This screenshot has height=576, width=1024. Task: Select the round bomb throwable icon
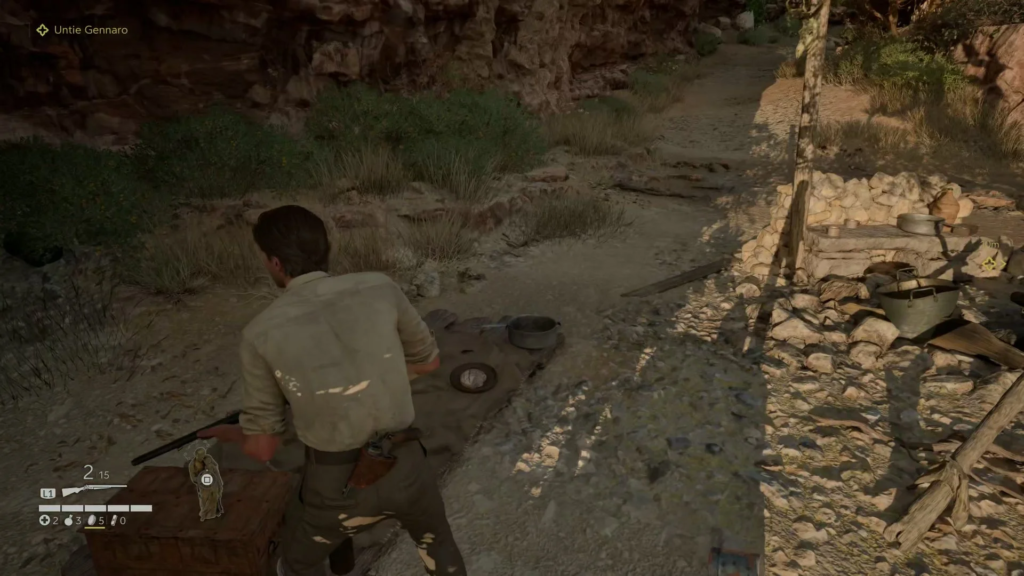(69, 520)
